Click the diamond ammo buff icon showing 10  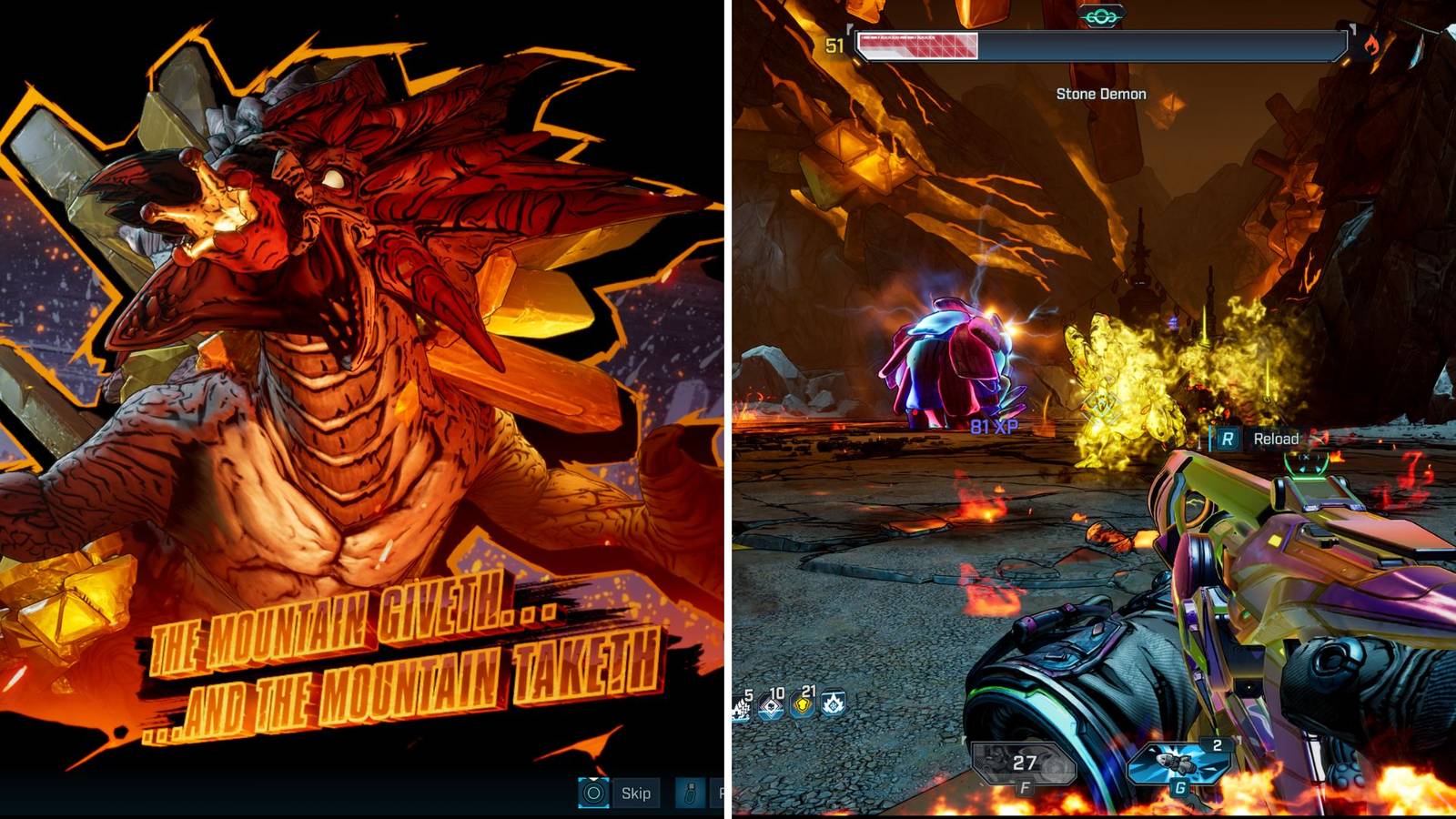tap(769, 705)
